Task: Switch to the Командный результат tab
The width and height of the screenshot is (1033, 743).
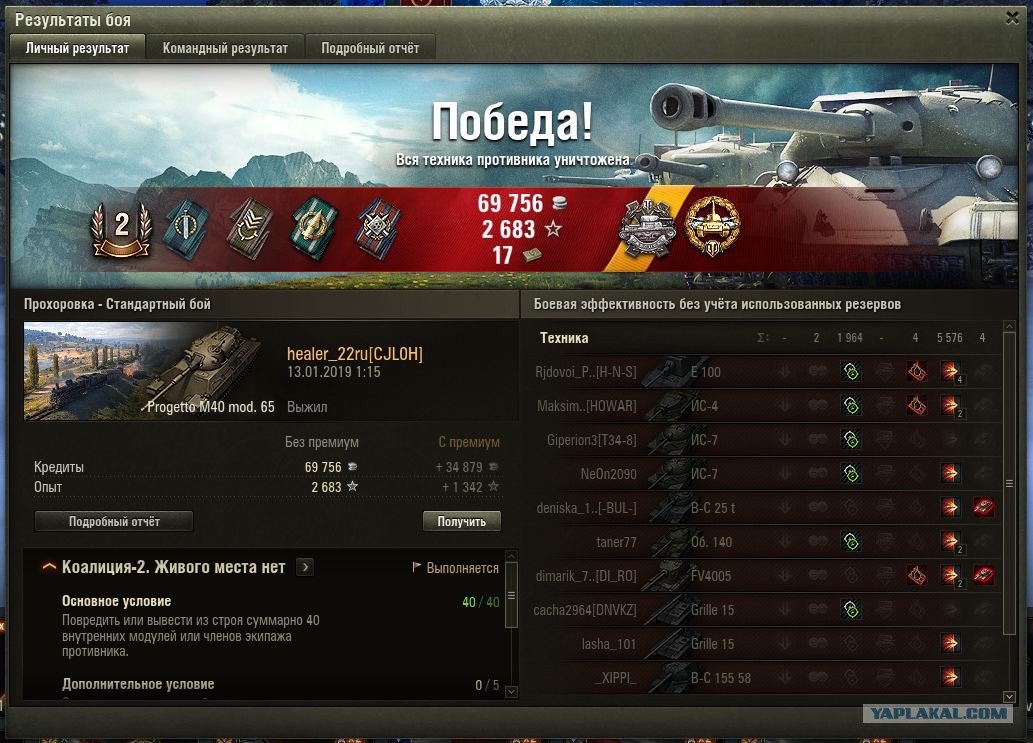Action: 225,48
